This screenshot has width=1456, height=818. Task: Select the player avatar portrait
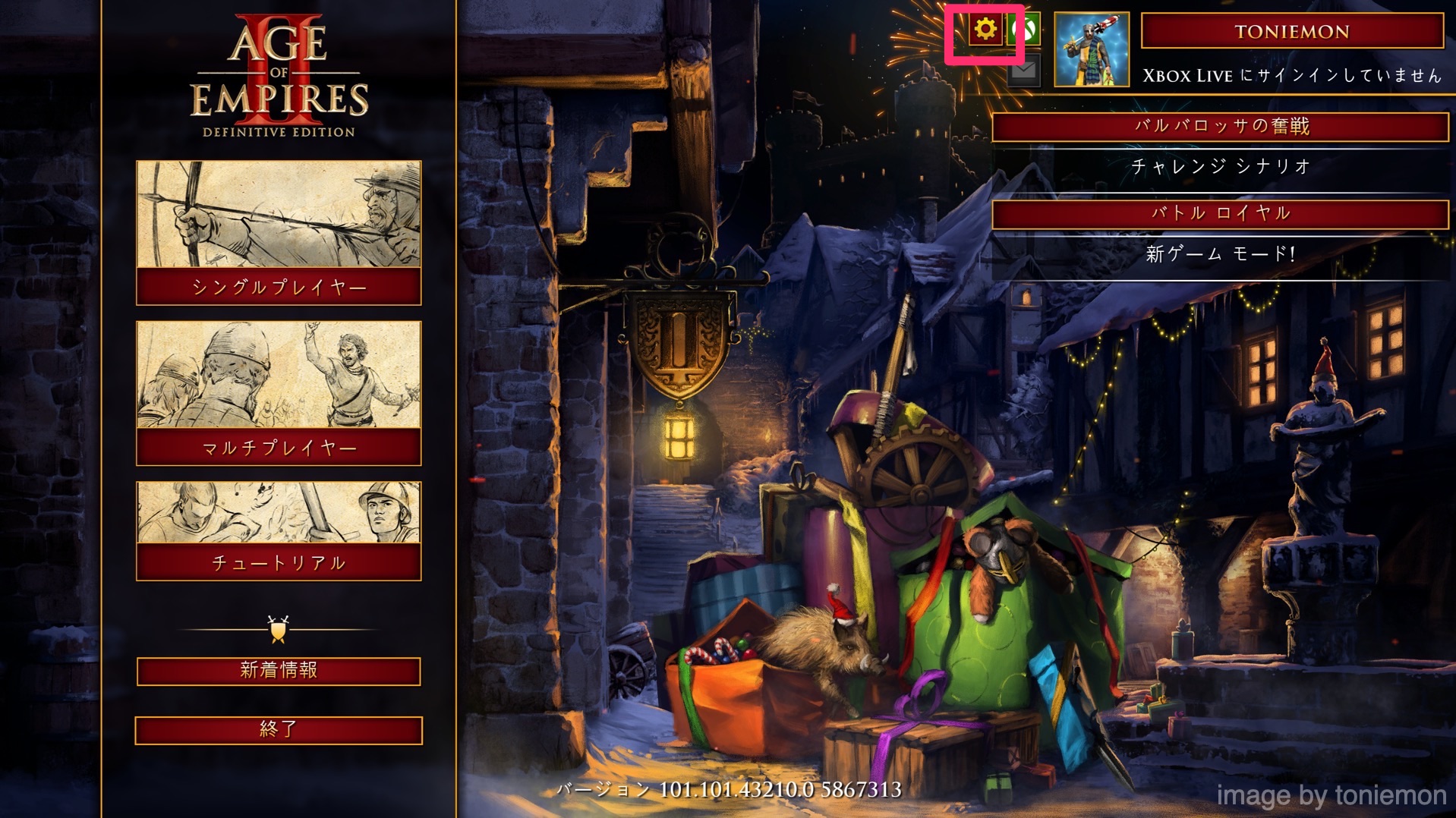point(1092,49)
